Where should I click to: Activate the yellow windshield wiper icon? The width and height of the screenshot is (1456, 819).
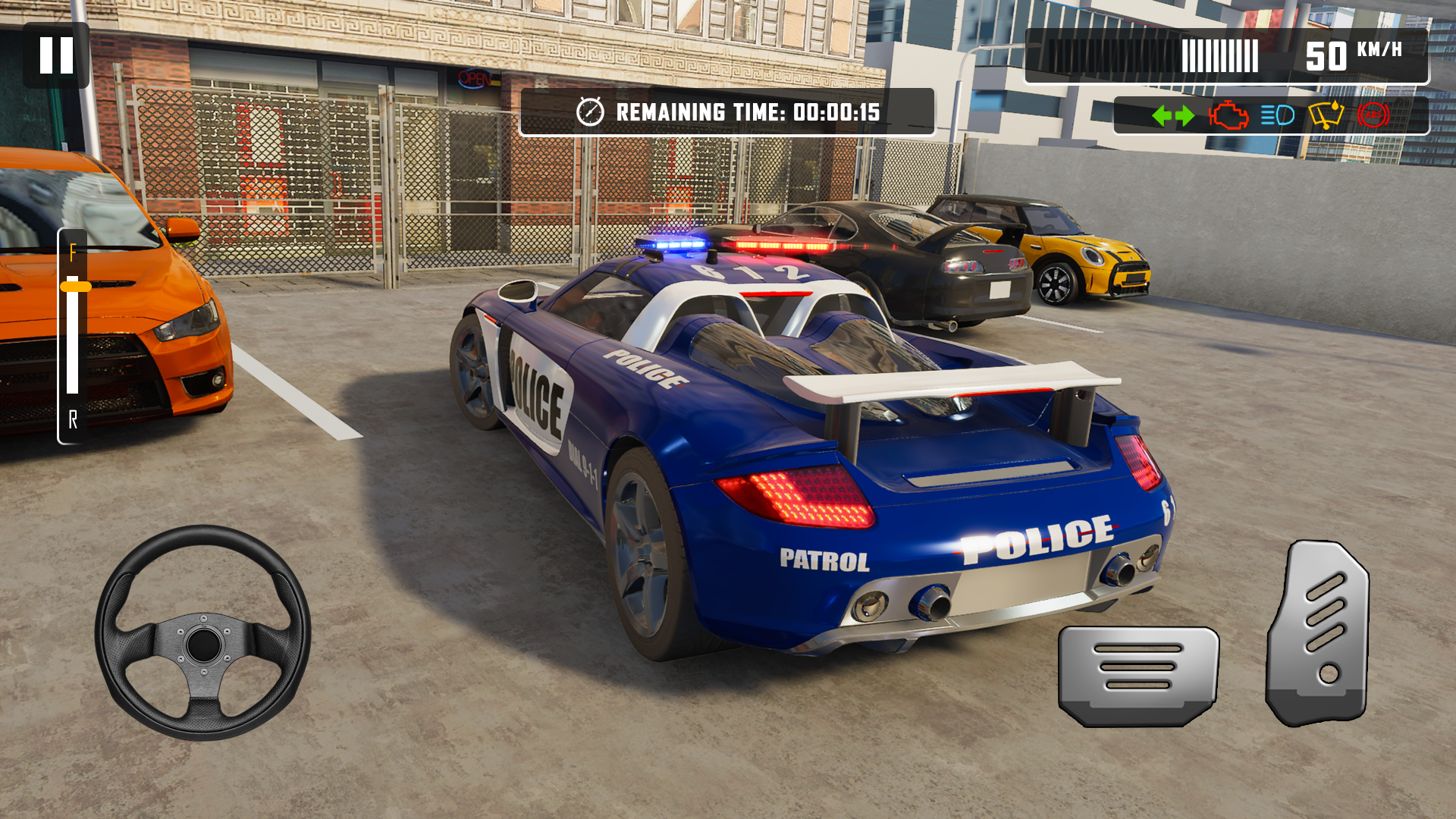pyautogui.click(x=1326, y=116)
